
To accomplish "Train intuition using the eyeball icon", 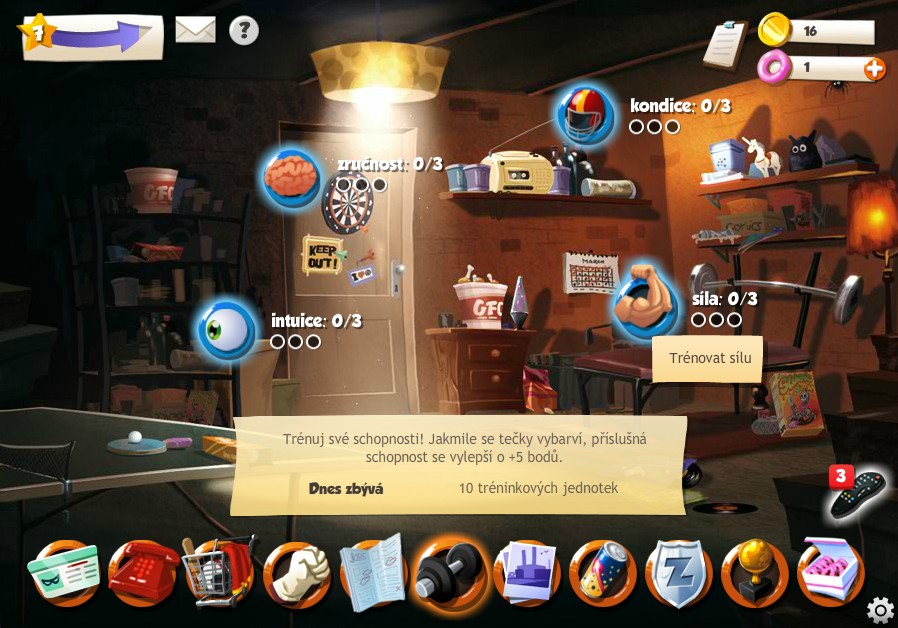I will (x=226, y=330).
